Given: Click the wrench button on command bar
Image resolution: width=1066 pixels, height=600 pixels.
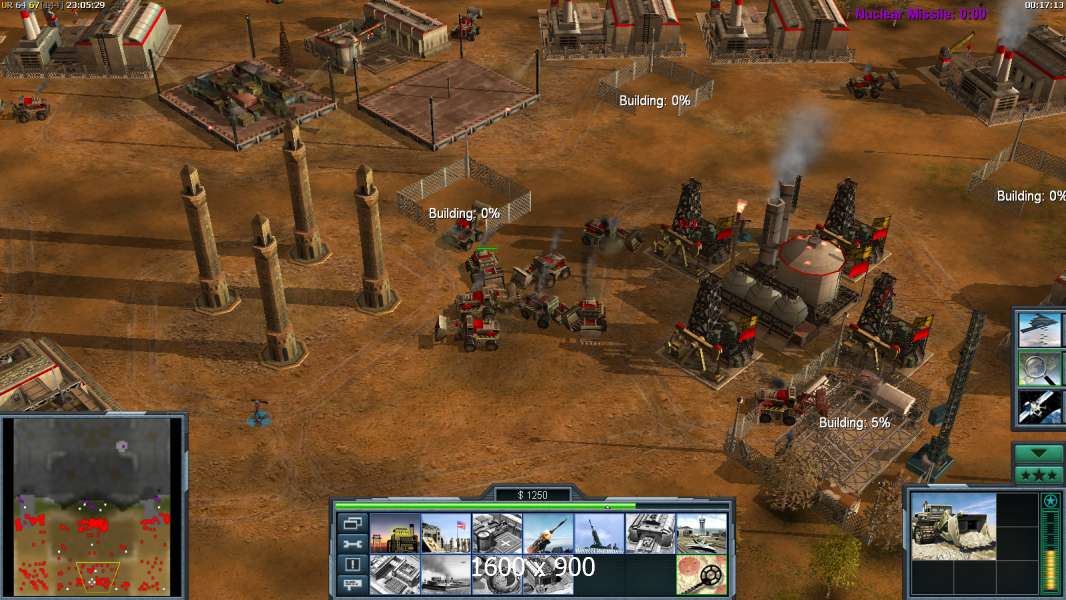Looking at the screenshot, I should (351, 543).
